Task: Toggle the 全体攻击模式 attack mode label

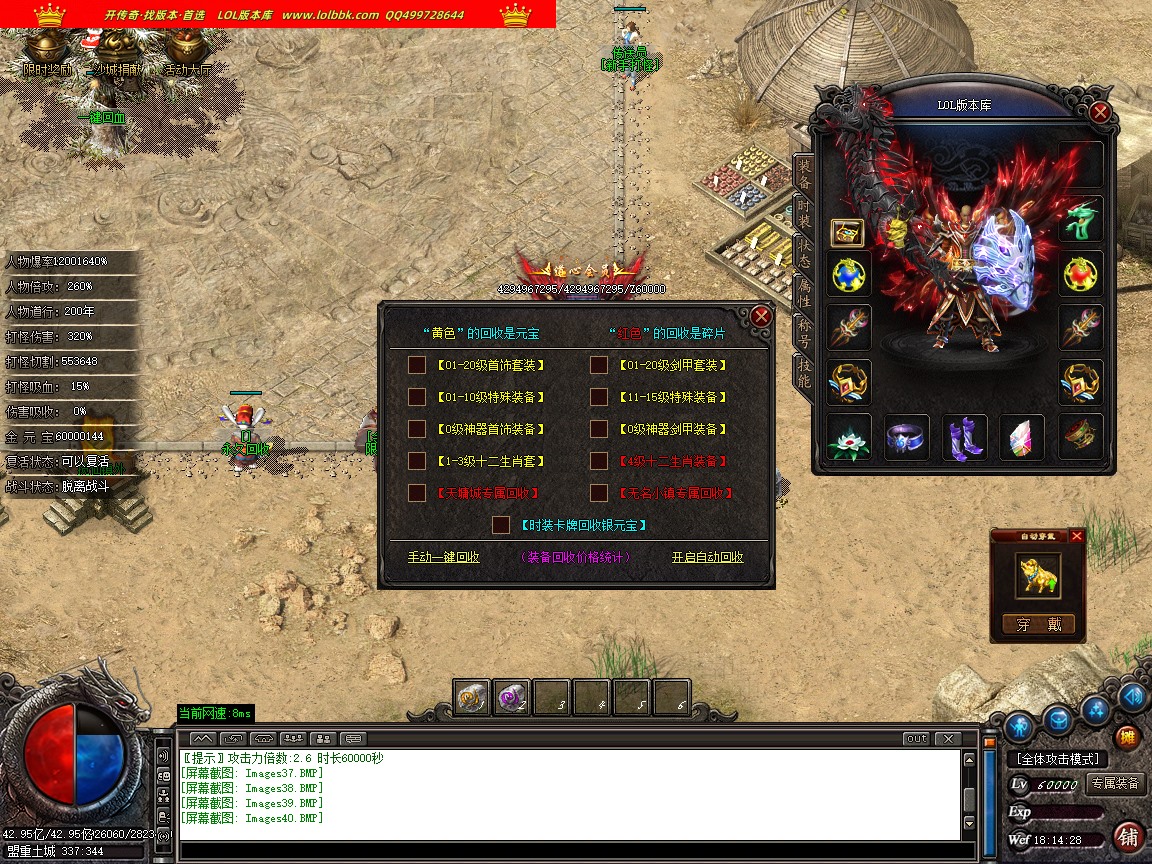Action: click(1057, 759)
